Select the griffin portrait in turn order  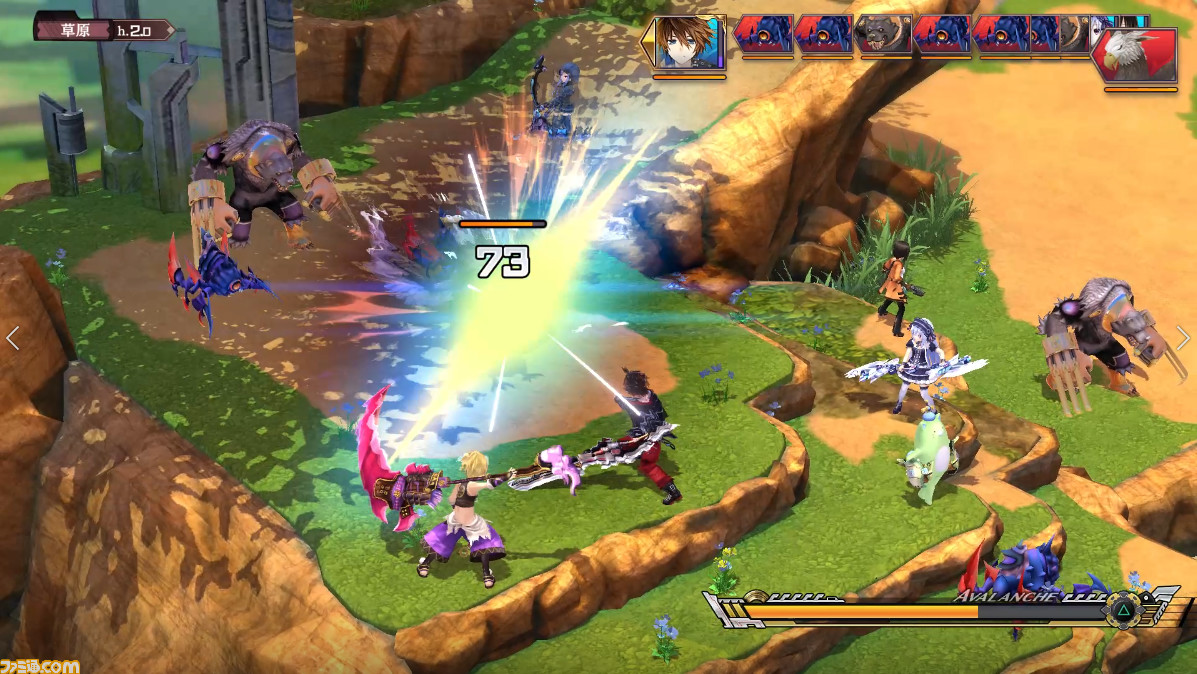(x=1142, y=55)
